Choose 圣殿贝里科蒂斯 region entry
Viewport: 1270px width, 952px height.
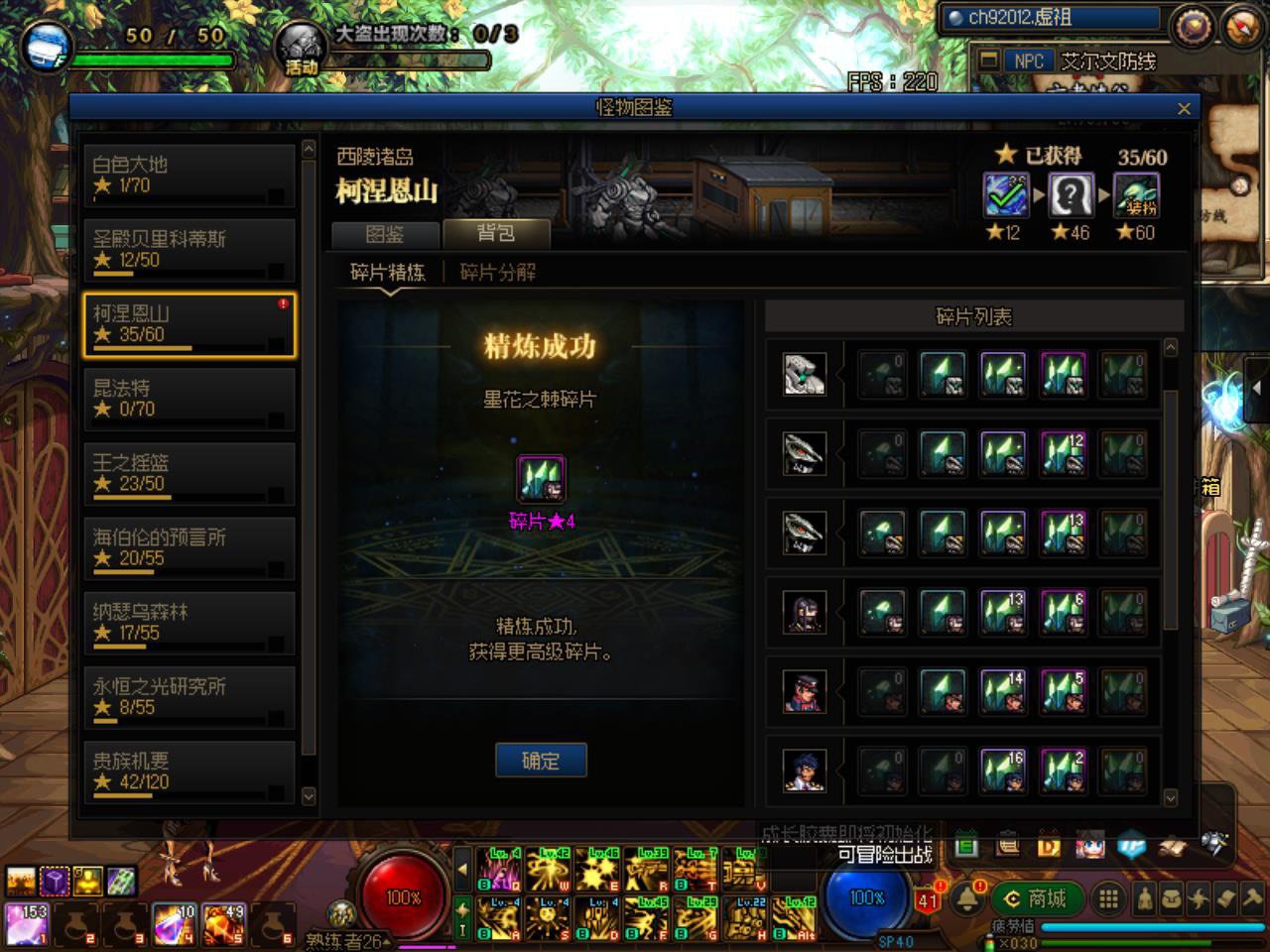point(189,250)
